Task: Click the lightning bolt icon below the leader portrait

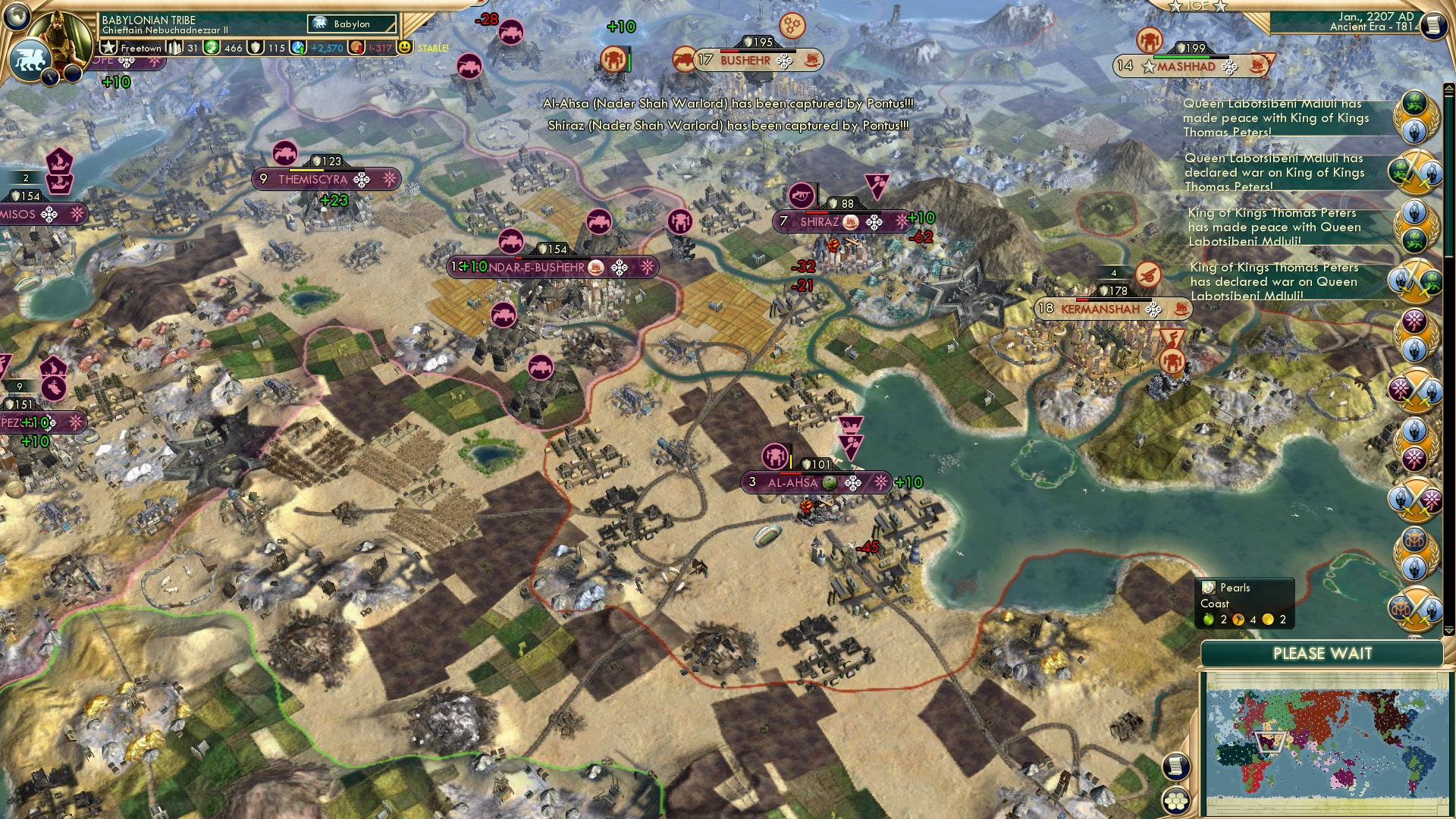Action: pos(49,76)
